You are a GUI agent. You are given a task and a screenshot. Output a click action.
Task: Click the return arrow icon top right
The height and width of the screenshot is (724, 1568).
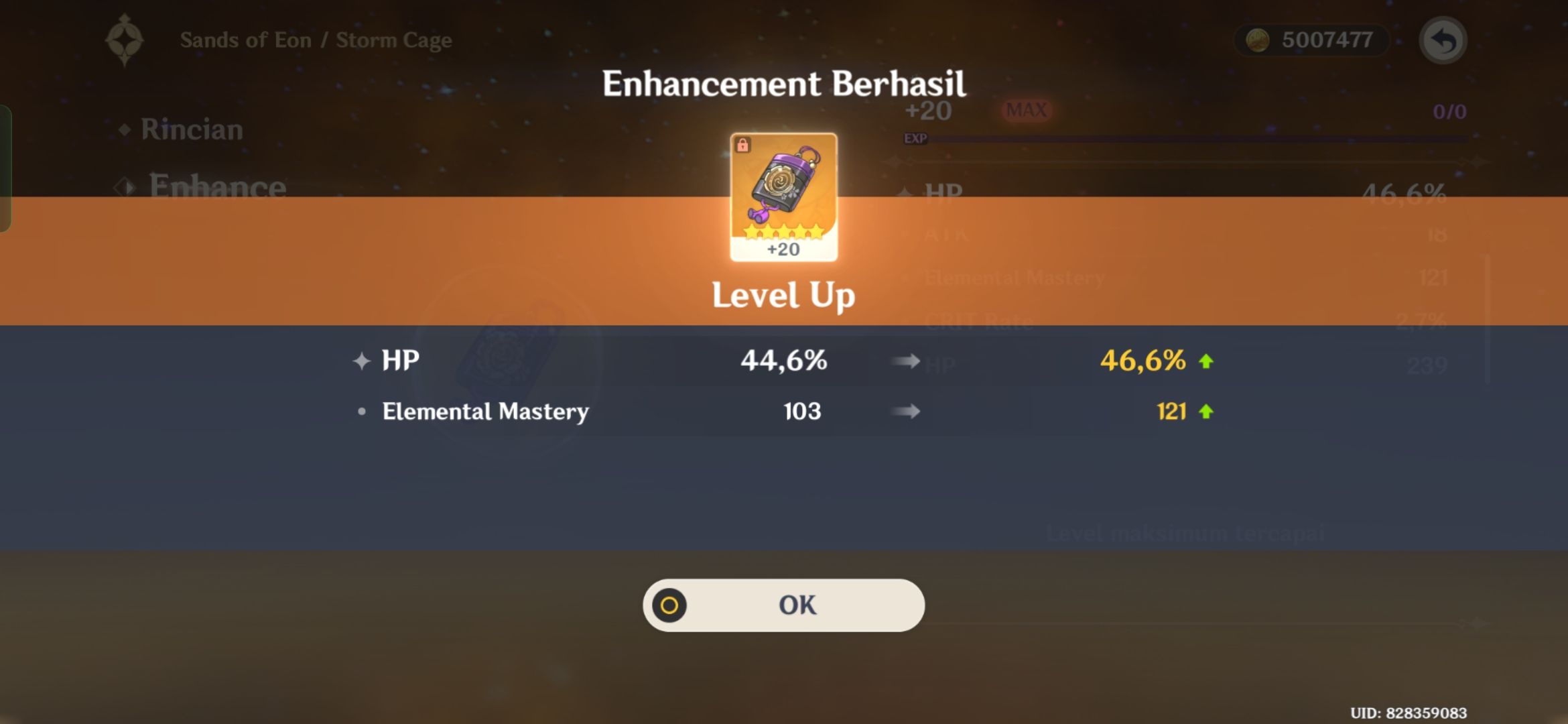coord(1445,40)
